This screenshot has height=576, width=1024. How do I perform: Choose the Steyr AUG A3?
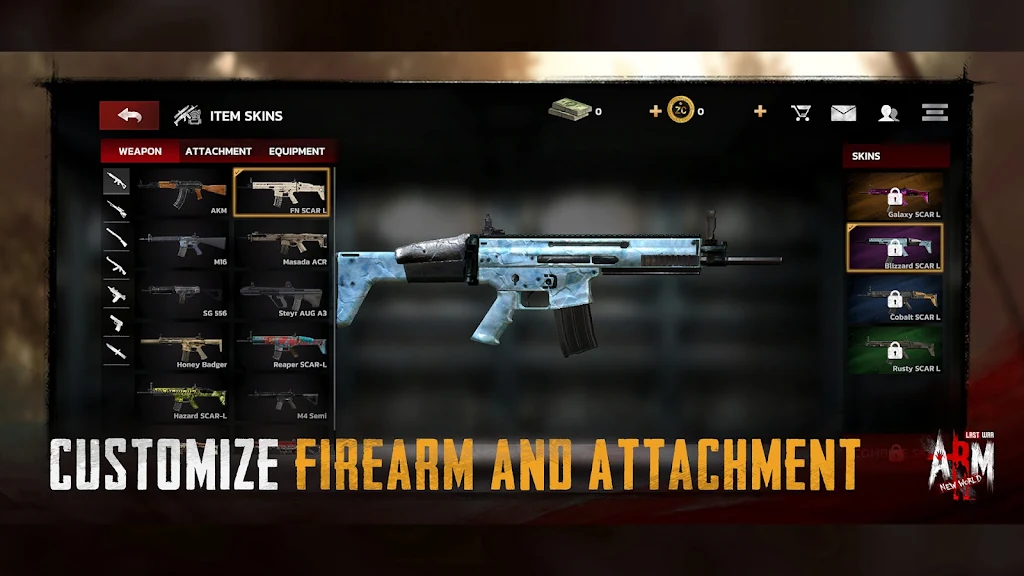282,295
